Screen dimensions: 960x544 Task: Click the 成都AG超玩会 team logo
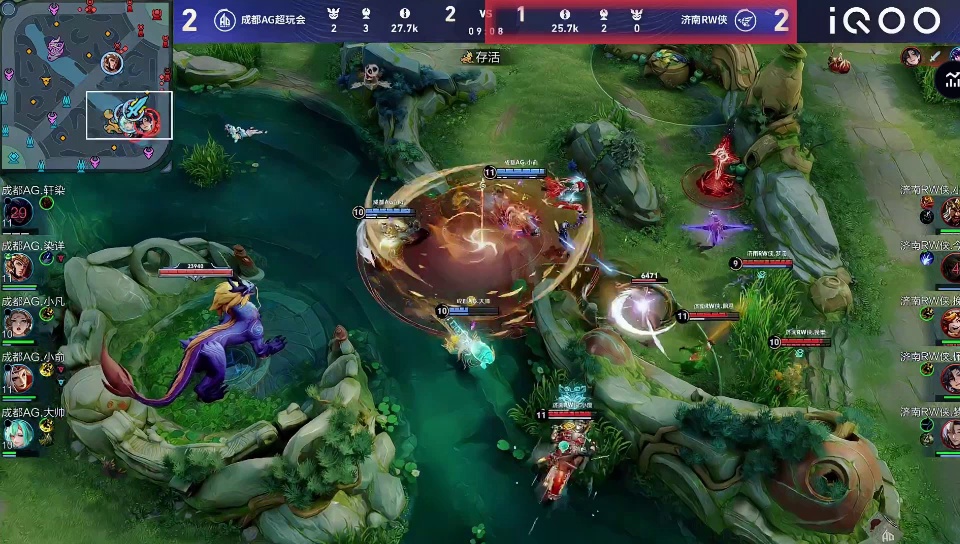point(226,20)
